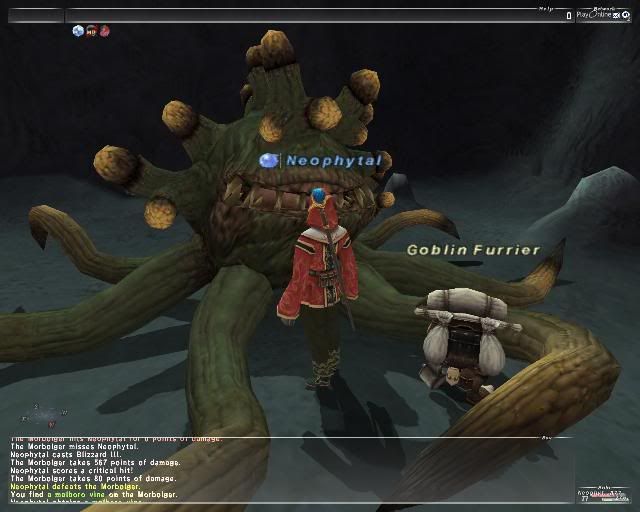The width and height of the screenshot is (640, 512).
Task: Select the blue crystal status effect icon
Action: coord(78,31)
